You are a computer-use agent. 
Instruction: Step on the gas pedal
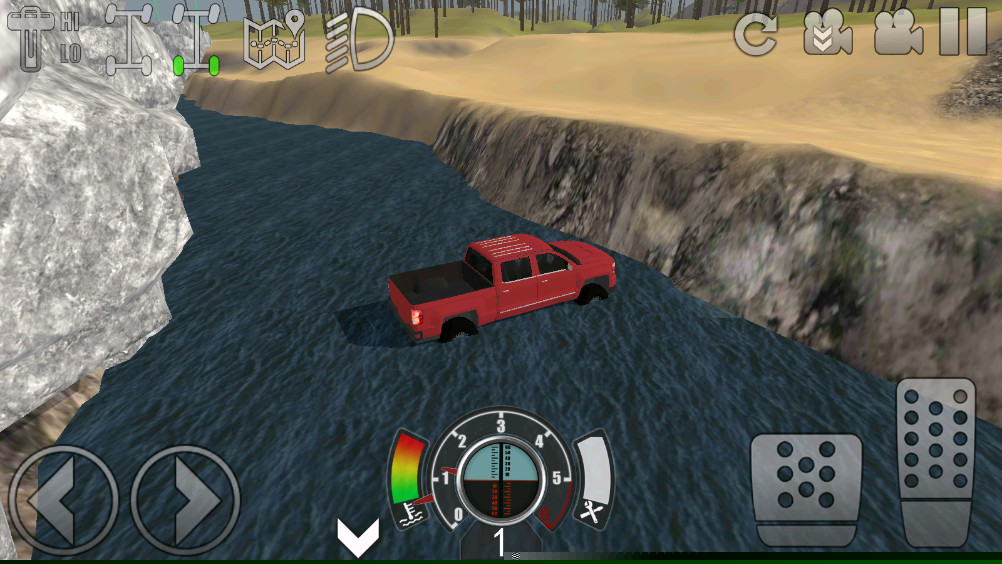click(936, 460)
